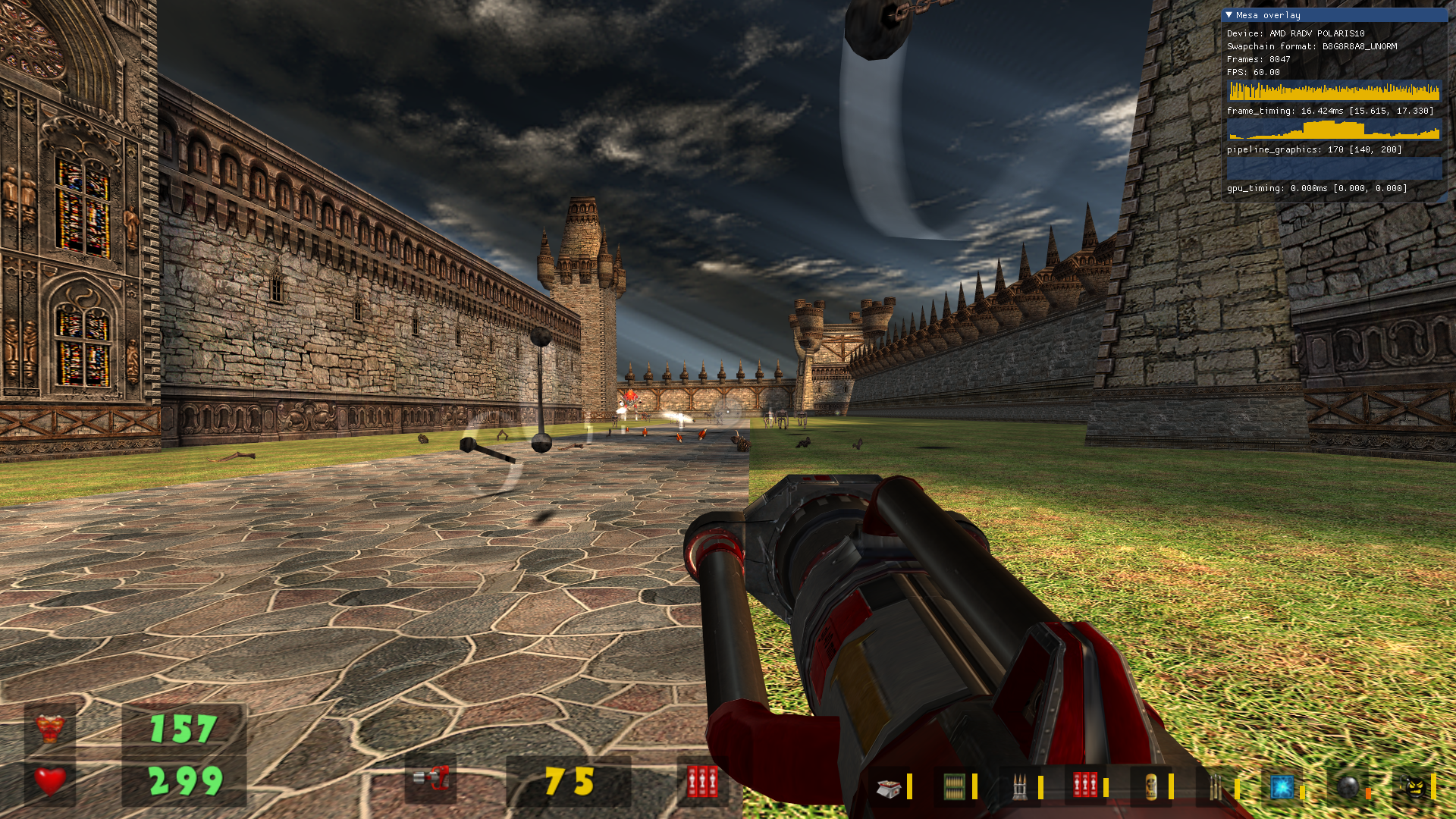Select the blue electricity ammo icon
This screenshot has height=819, width=1456.
[1282, 786]
